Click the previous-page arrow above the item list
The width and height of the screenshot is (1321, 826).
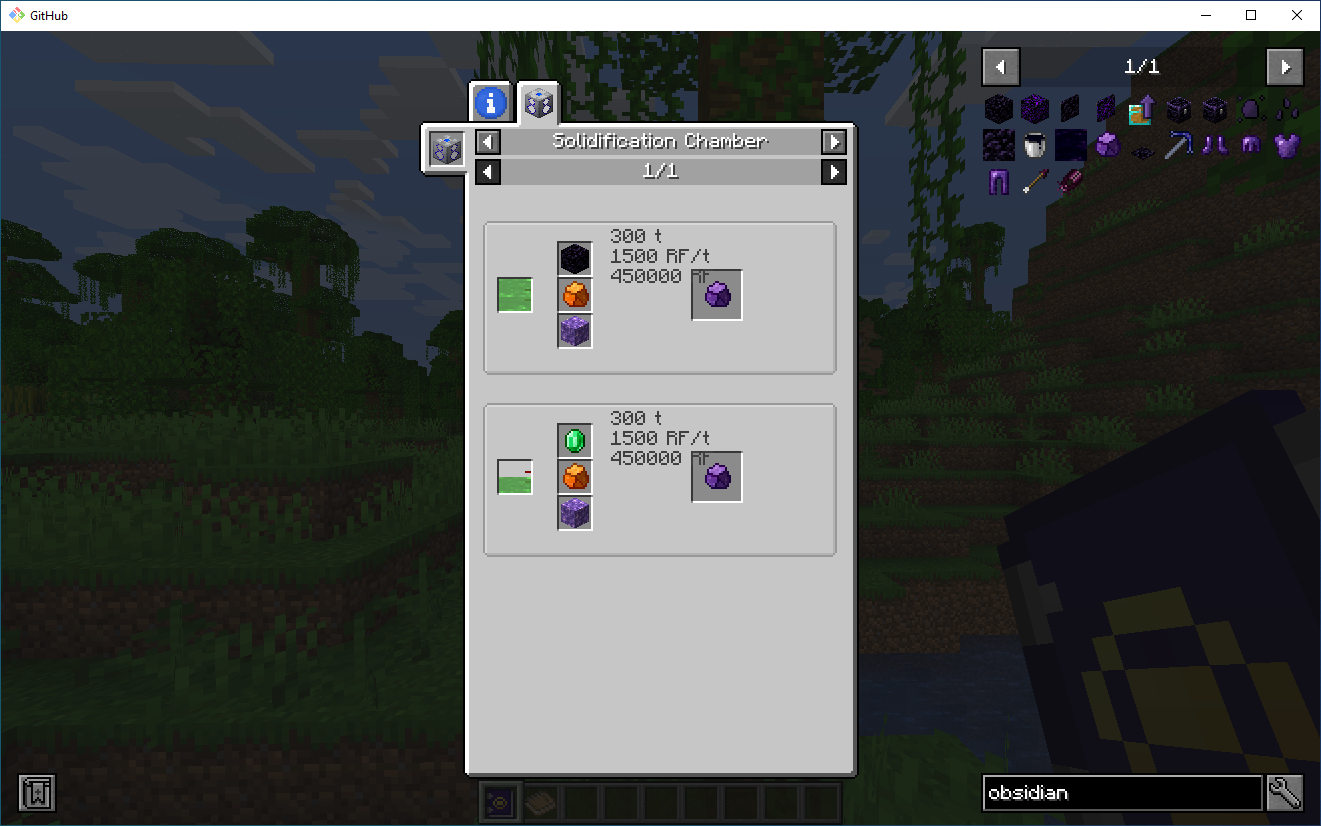point(1000,66)
